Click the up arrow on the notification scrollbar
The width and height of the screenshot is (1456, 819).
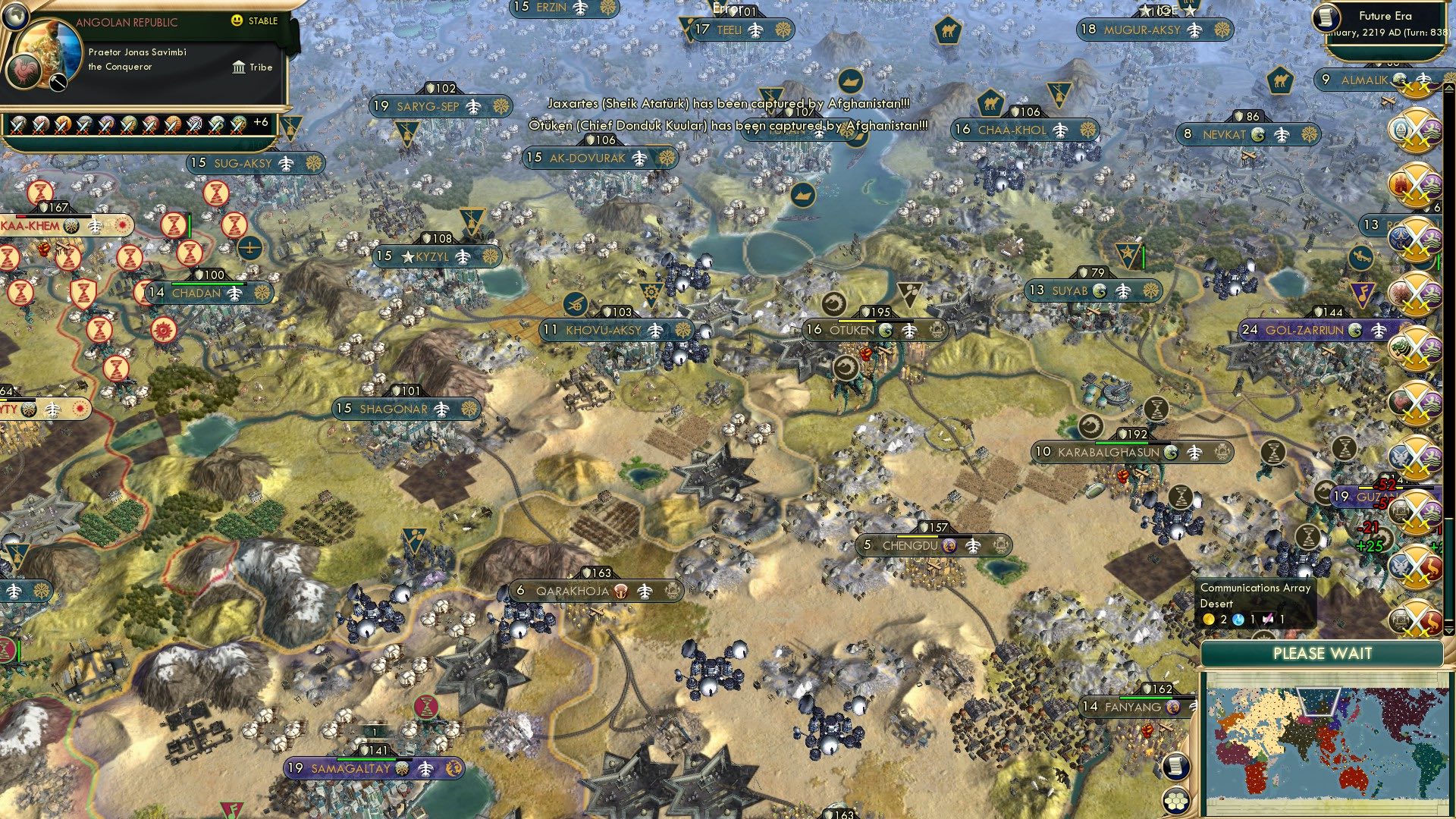click(1449, 88)
